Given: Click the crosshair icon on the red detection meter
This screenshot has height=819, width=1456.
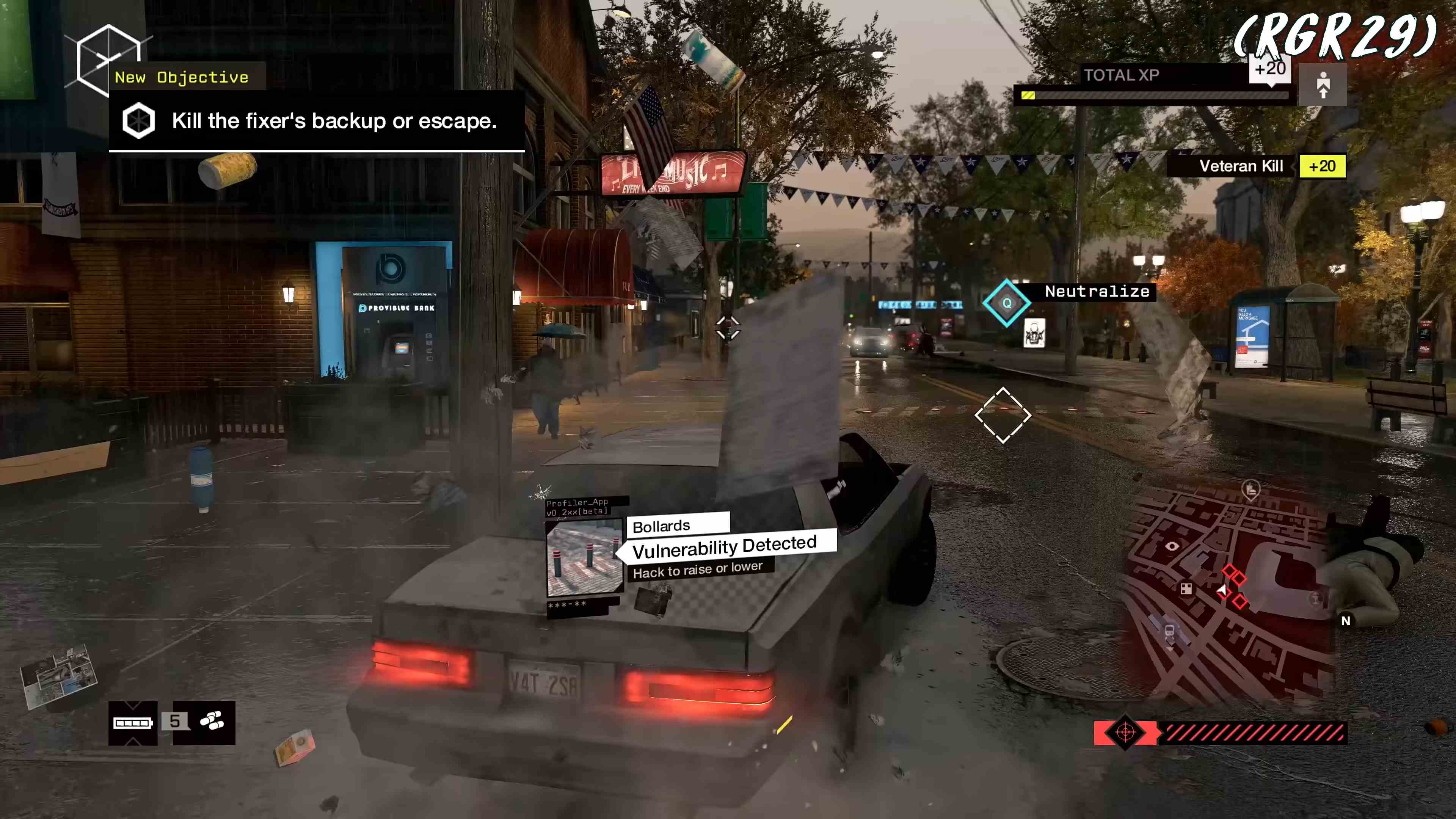Looking at the screenshot, I should (x=1127, y=733).
